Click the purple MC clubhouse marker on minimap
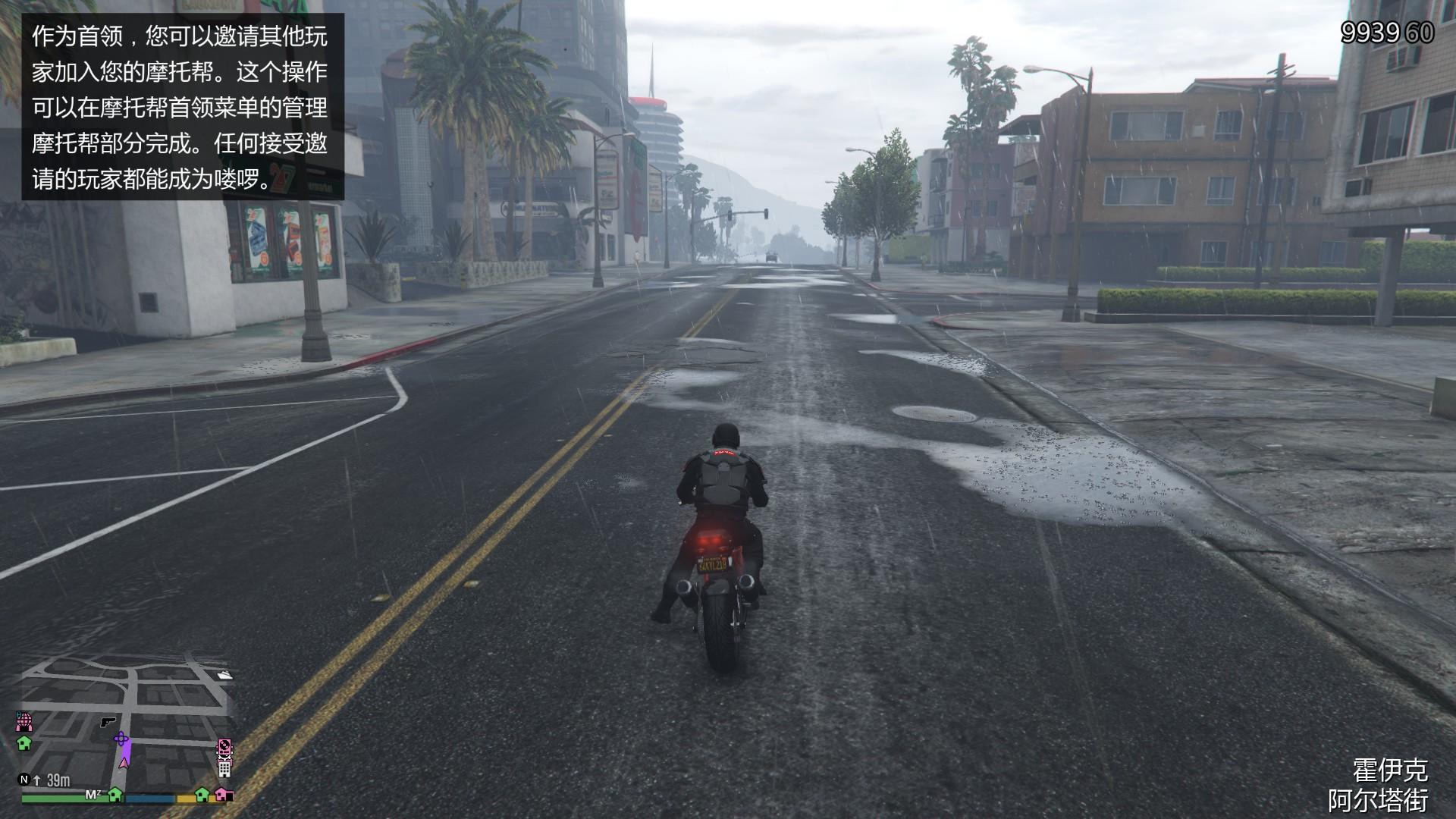The width and height of the screenshot is (1456, 819). (x=121, y=738)
